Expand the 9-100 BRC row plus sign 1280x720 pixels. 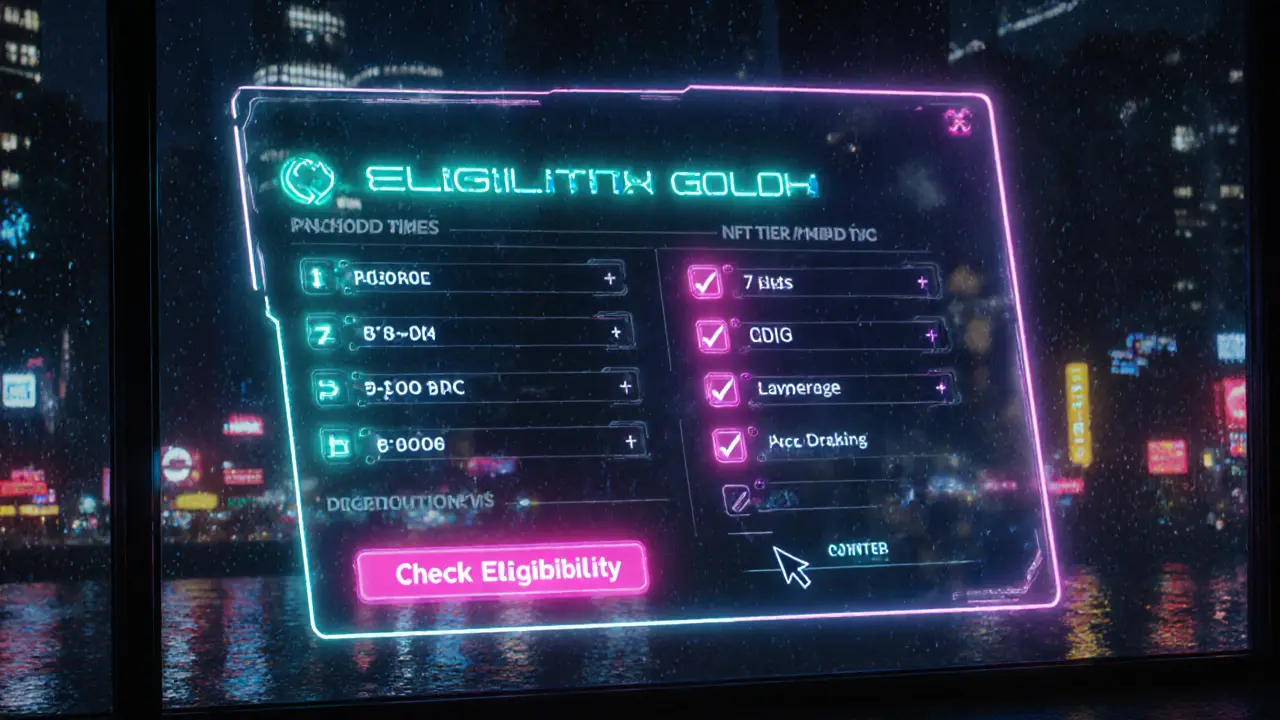[625, 386]
